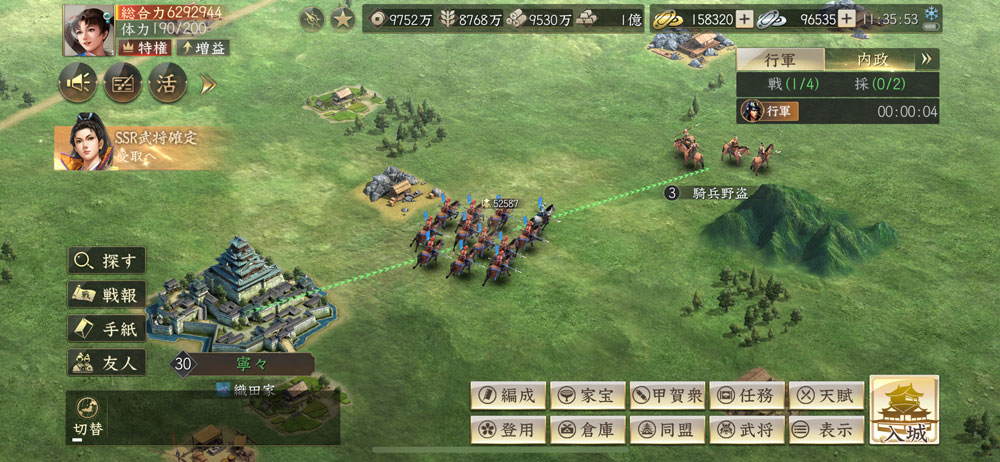Screen dimensions: 1000x462
Task: Open the 天賦 talents menu
Action: click(x=827, y=395)
